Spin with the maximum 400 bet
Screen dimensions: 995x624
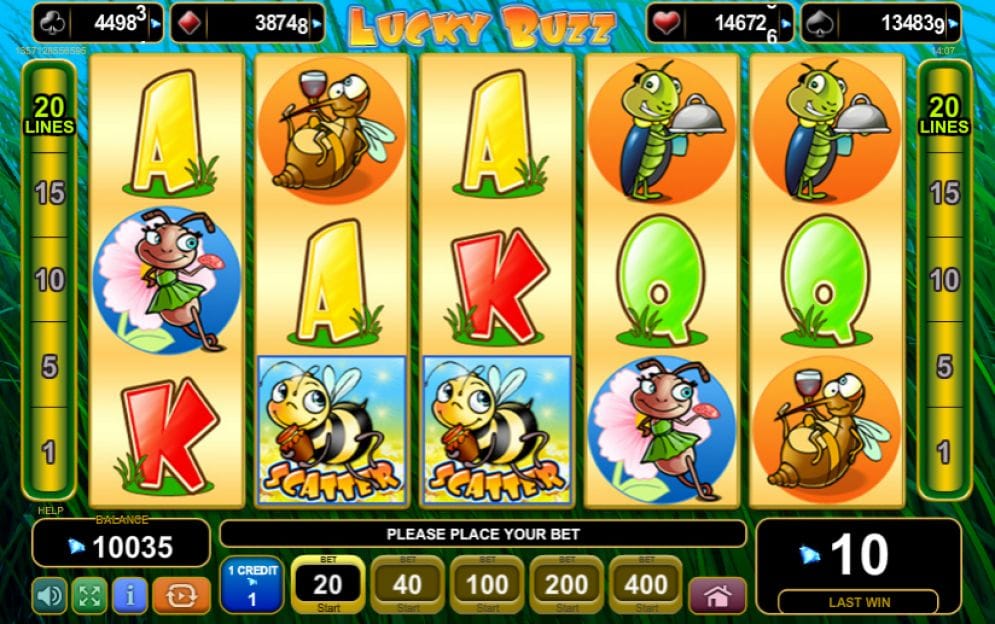646,585
